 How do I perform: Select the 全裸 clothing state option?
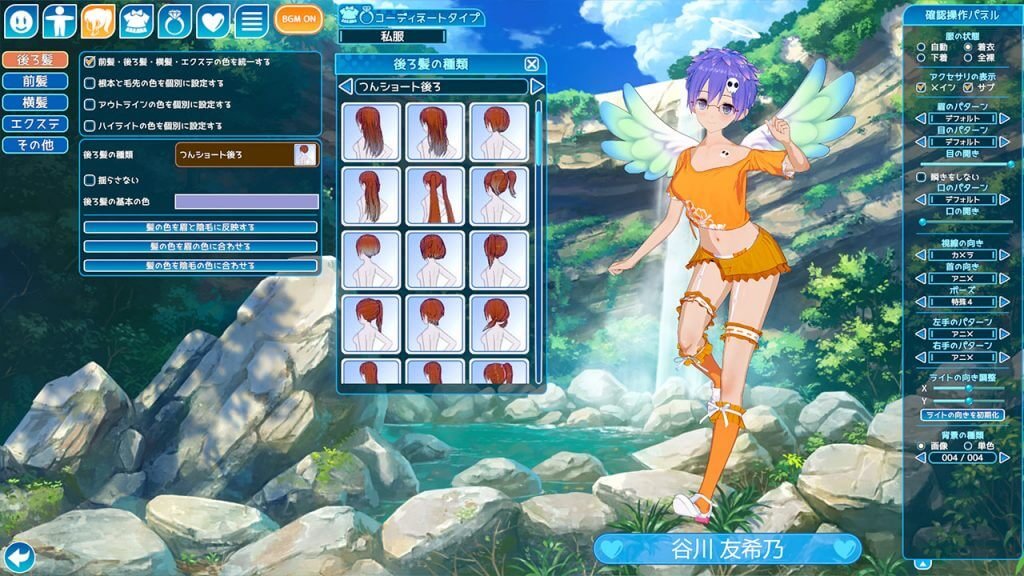tap(967, 59)
